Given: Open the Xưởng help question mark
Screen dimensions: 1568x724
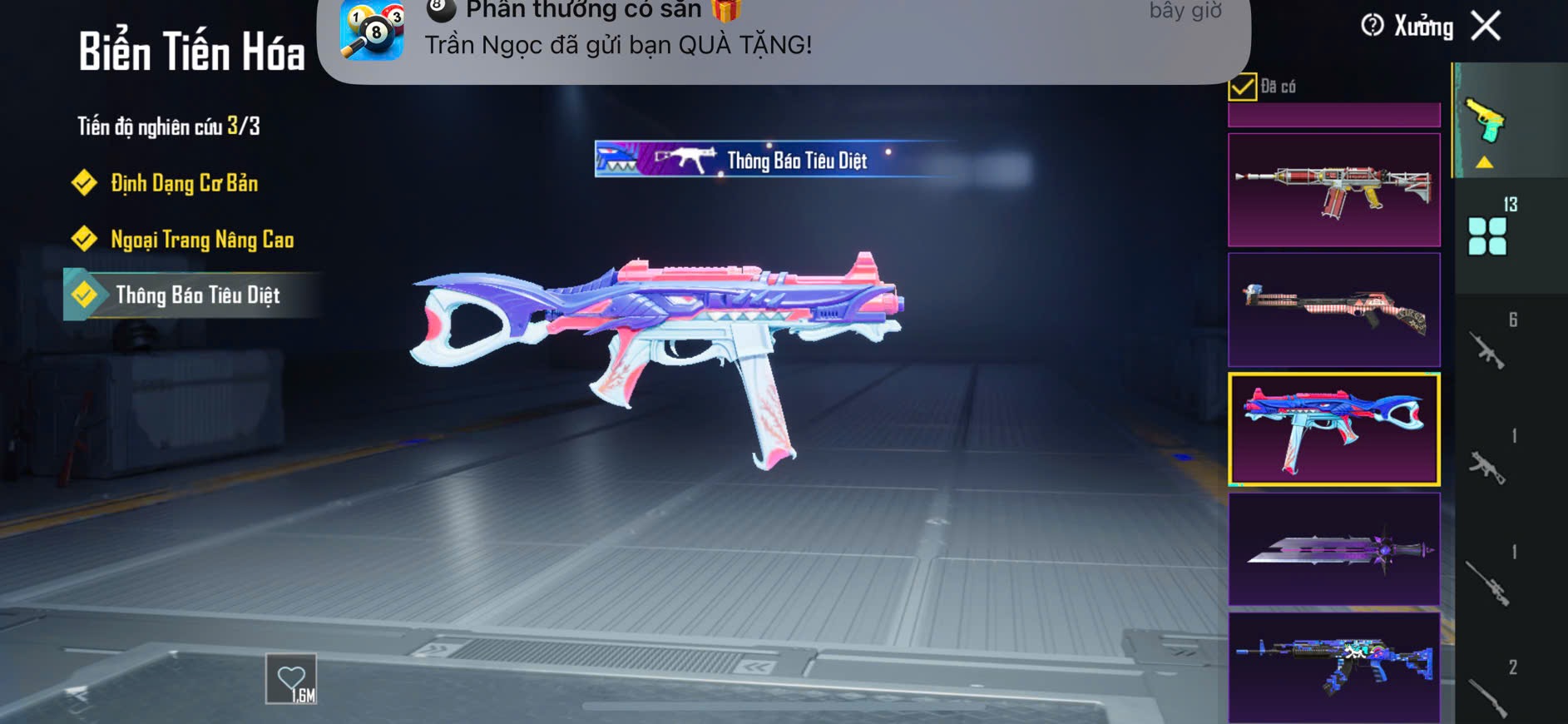Looking at the screenshot, I should coord(1372,26).
